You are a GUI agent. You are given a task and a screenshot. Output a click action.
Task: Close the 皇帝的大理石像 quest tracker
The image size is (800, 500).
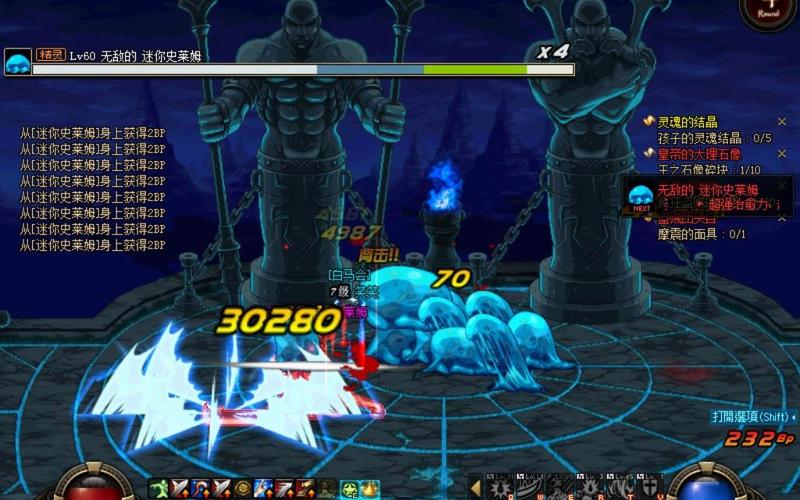coord(782,154)
